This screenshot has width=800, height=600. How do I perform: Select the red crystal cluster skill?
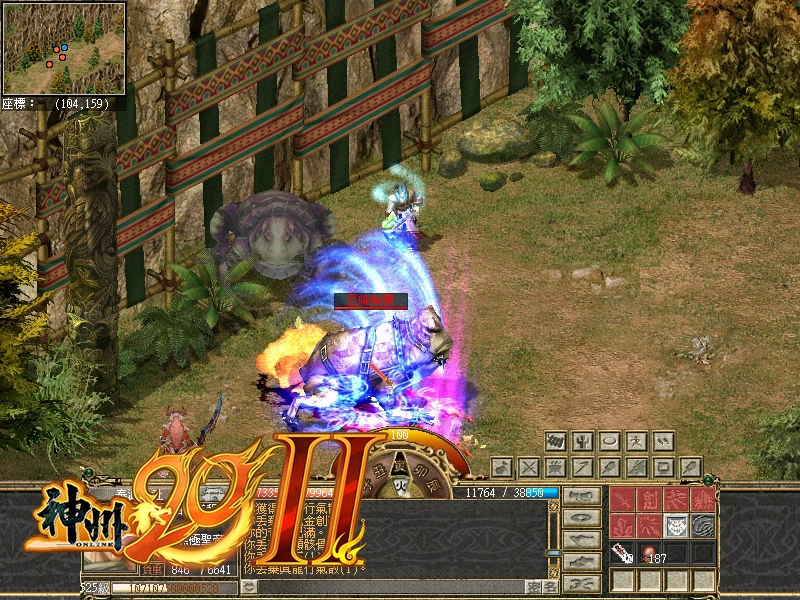click(x=623, y=527)
